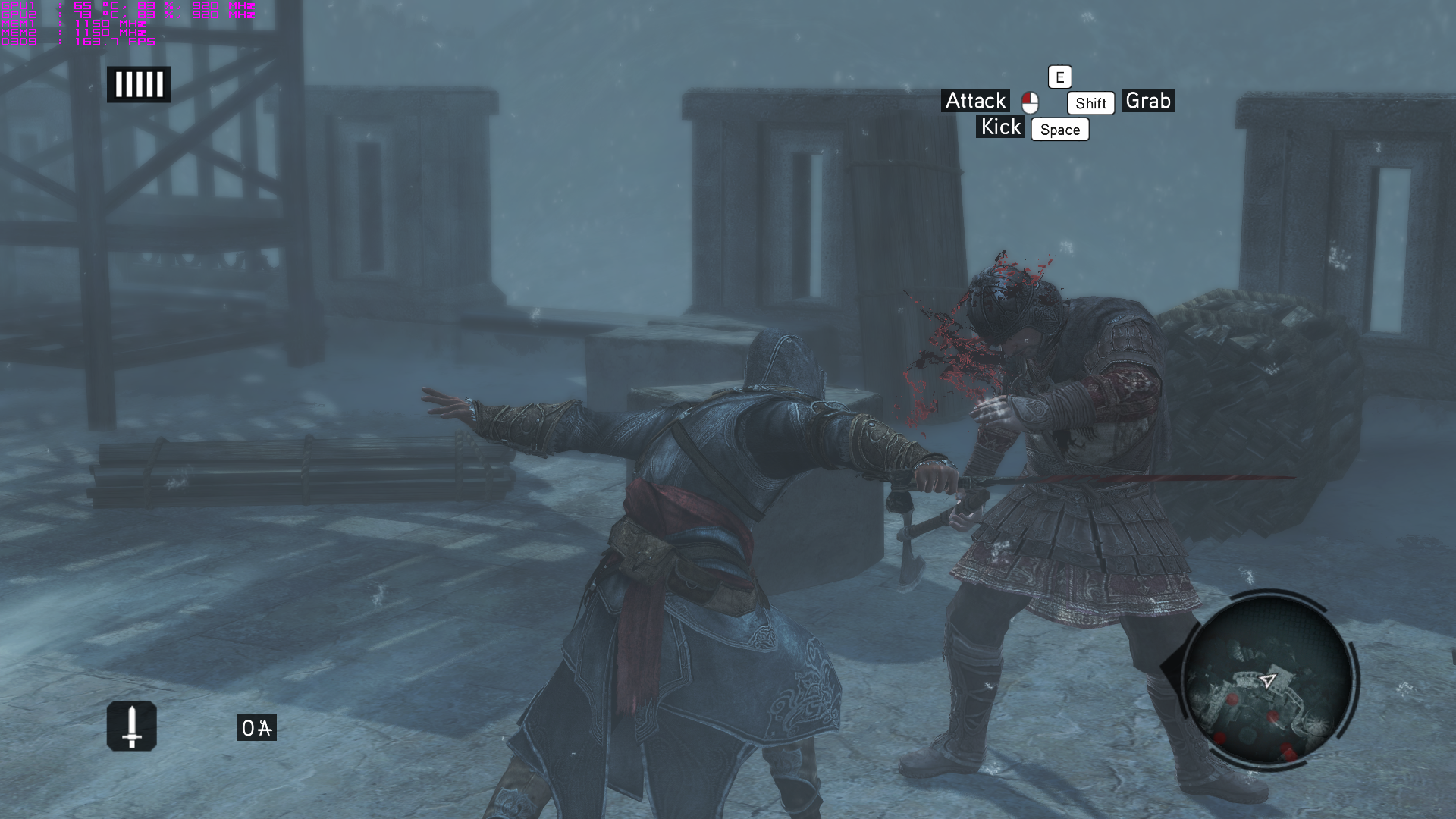This screenshot has height=819, width=1456.
Task: Select the equipped sword weapon icon
Action: [x=132, y=726]
